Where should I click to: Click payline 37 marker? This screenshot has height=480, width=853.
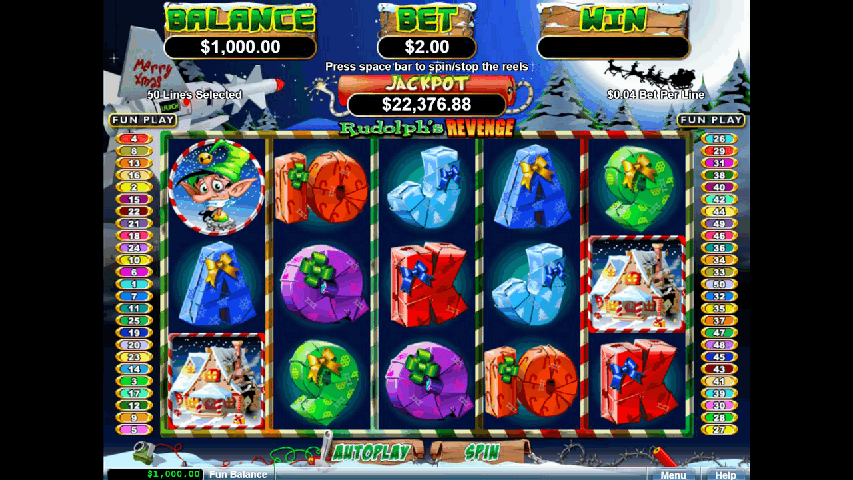717,320
